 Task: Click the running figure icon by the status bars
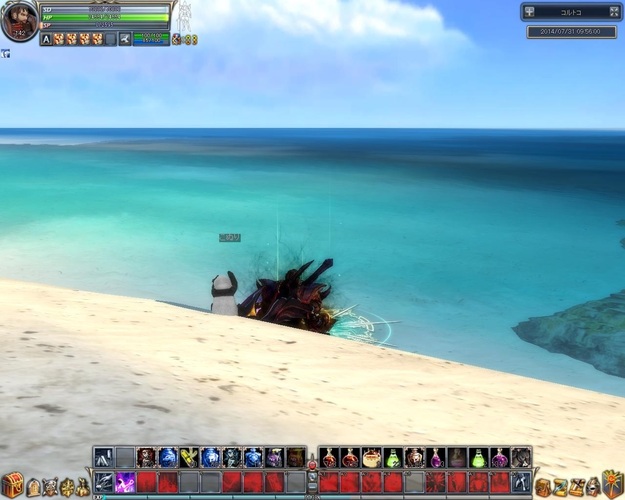pos(125,39)
